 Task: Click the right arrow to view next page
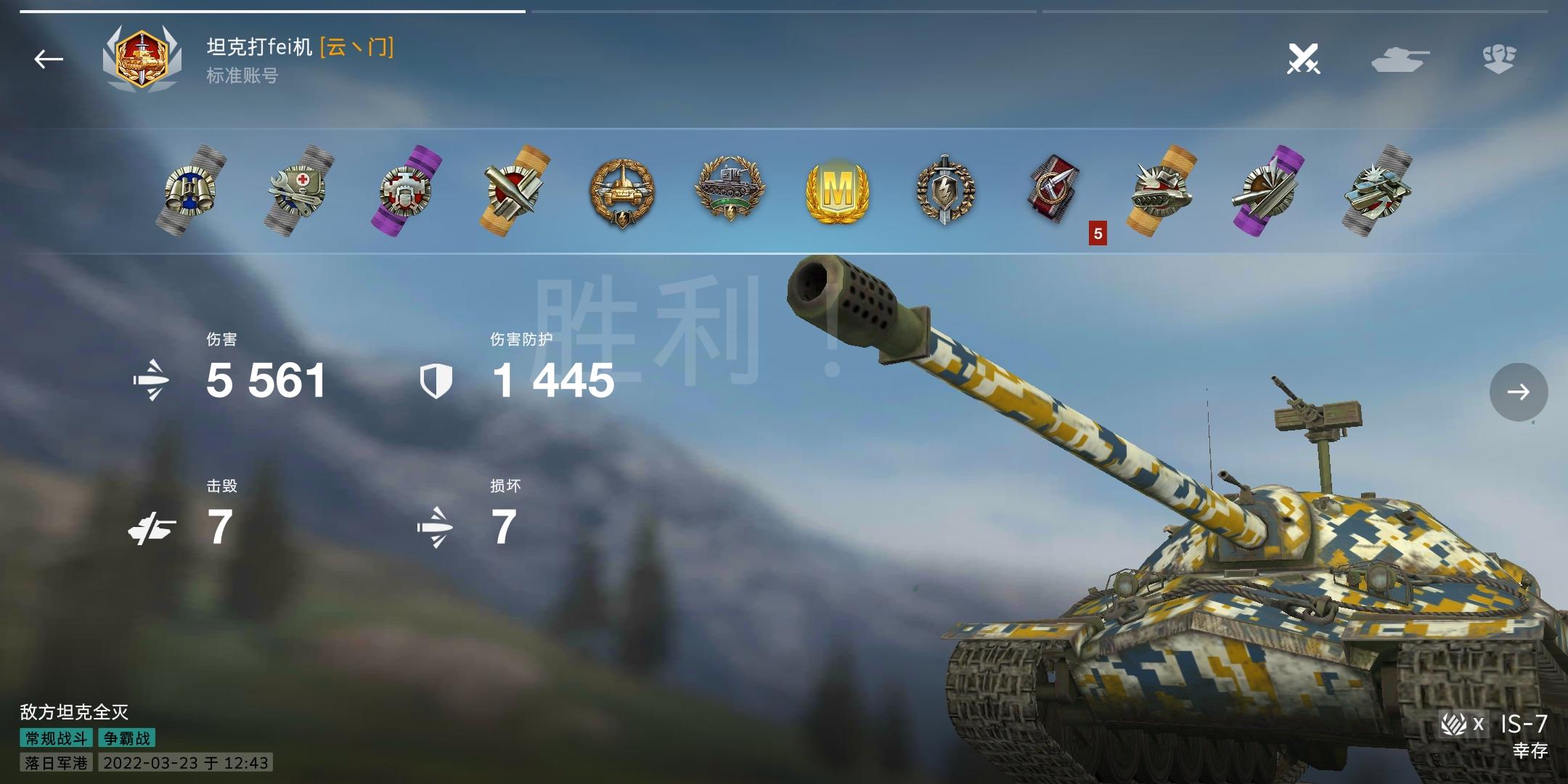click(1519, 392)
